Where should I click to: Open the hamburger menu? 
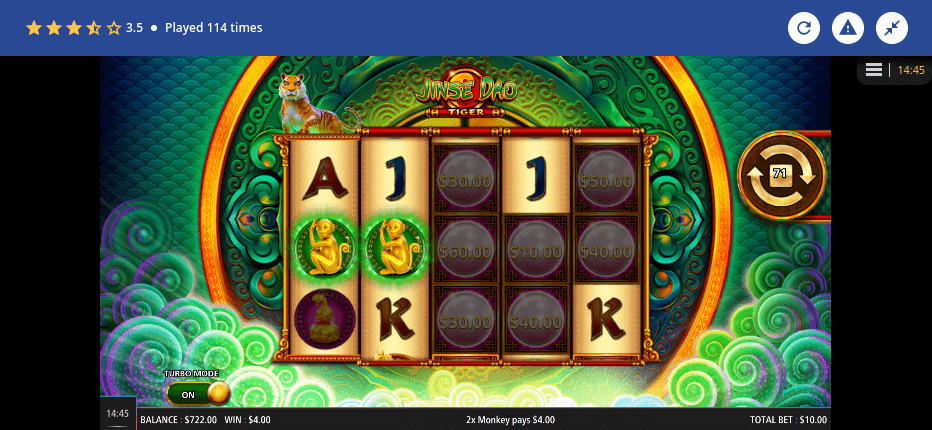[x=873, y=70]
